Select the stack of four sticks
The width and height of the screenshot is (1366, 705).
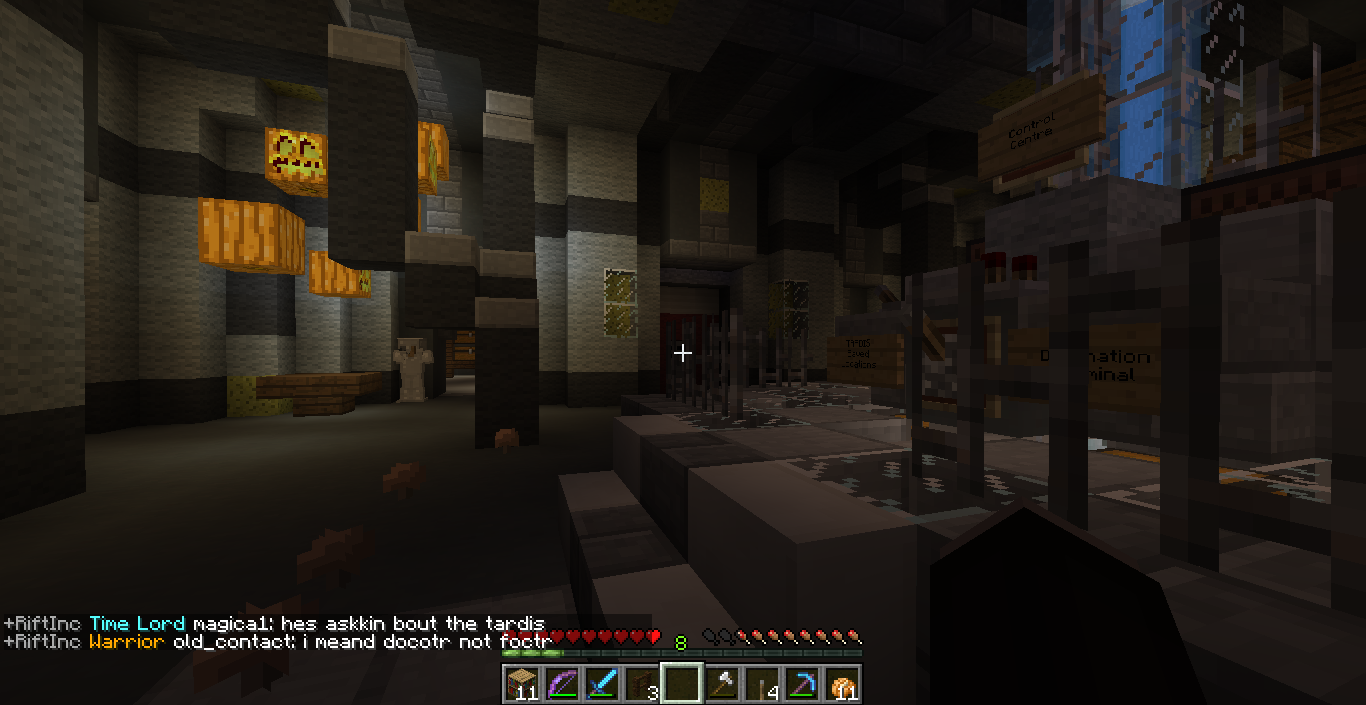761,684
